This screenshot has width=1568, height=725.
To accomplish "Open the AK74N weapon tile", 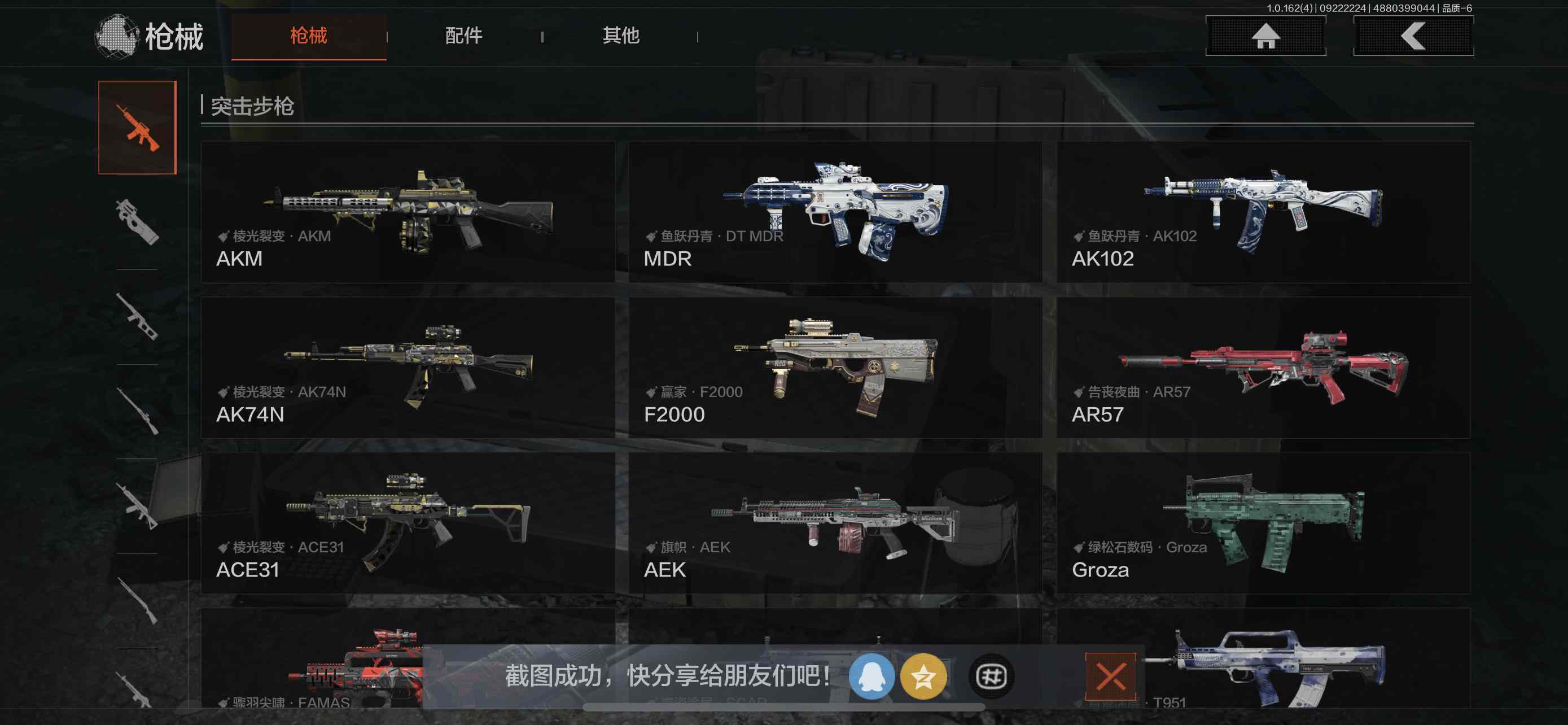I will pos(407,367).
